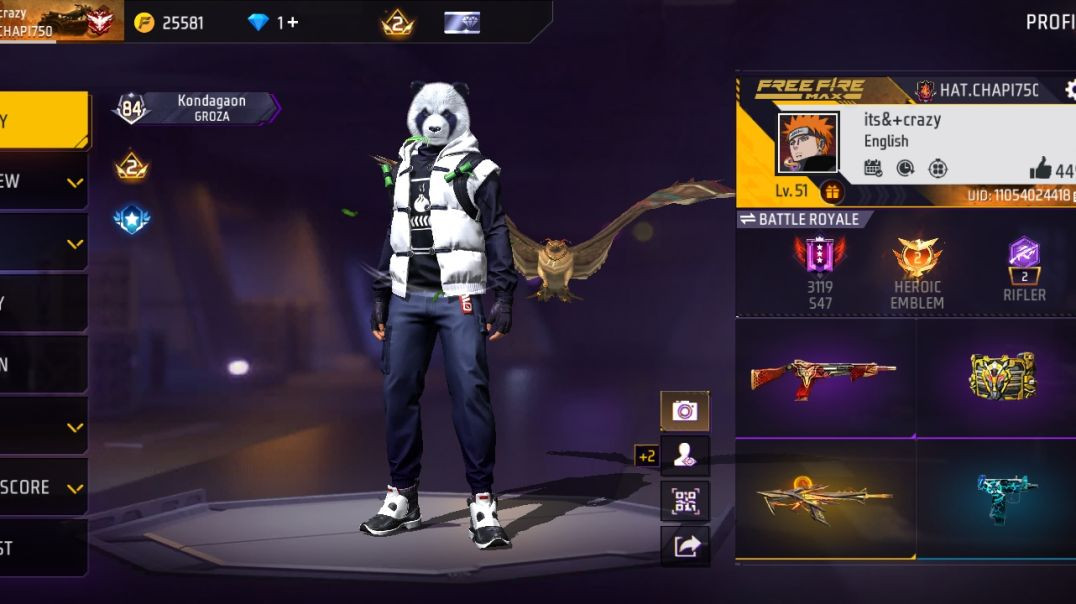Click the gift icon beside Lv. 51

pos(831,191)
